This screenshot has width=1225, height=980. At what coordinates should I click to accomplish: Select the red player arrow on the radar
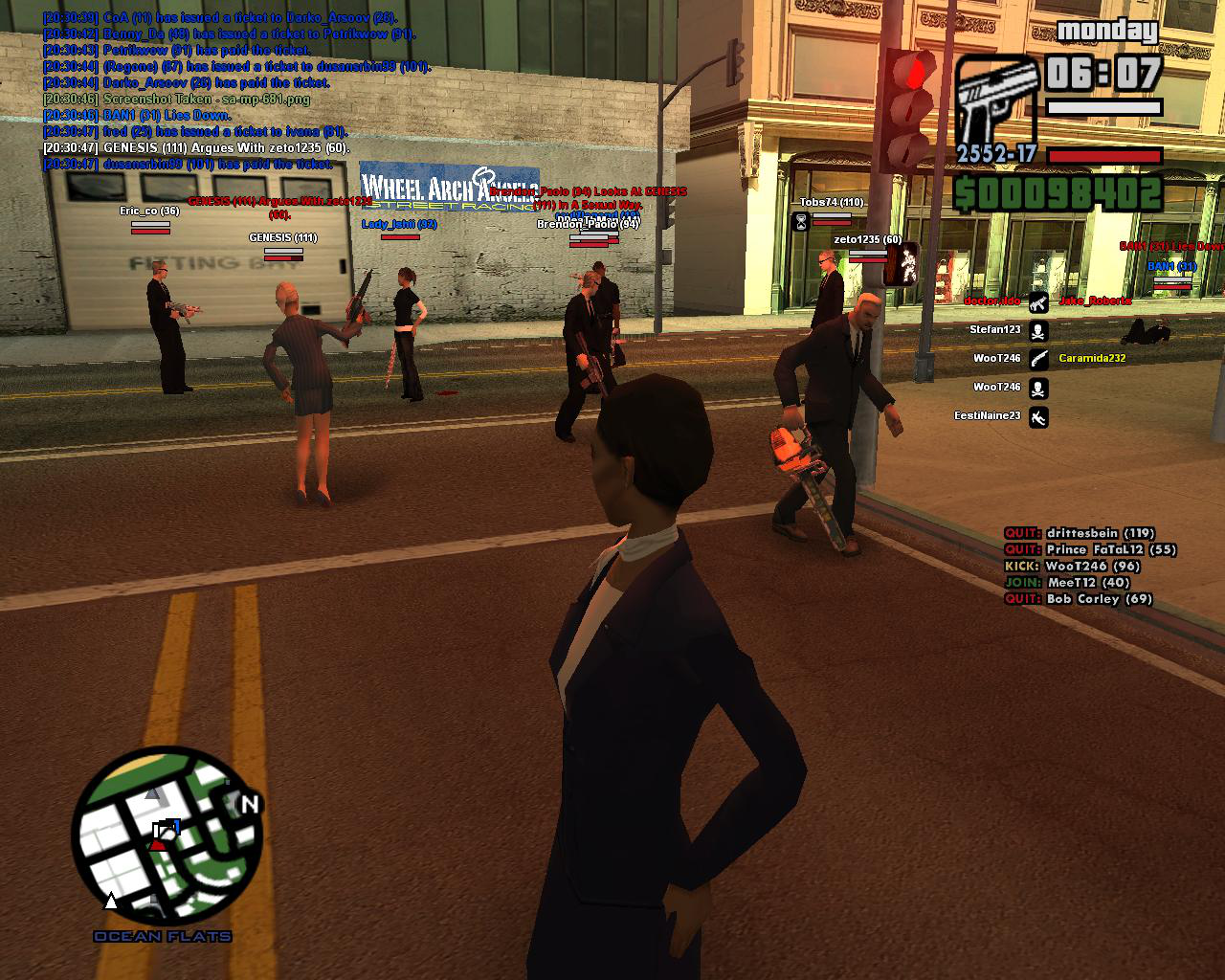(x=158, y=842)
